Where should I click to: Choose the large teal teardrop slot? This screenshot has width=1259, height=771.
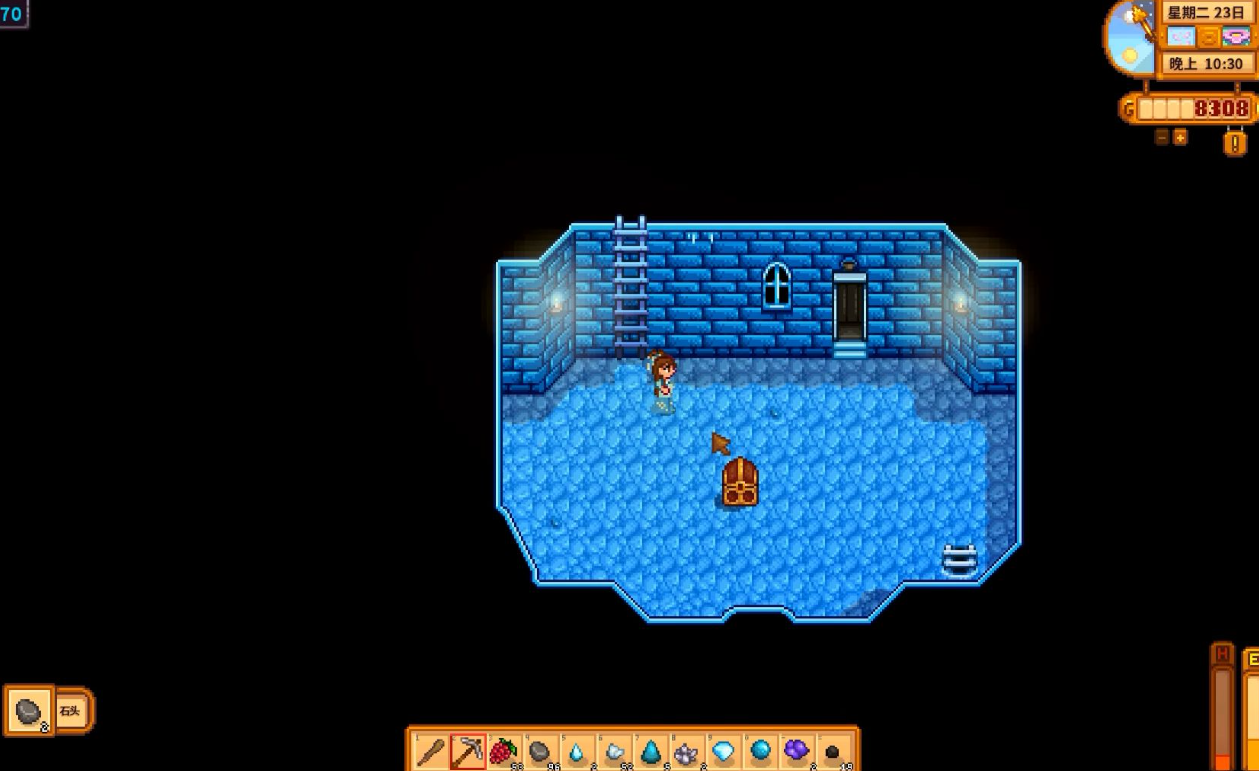tap(650, 751)
